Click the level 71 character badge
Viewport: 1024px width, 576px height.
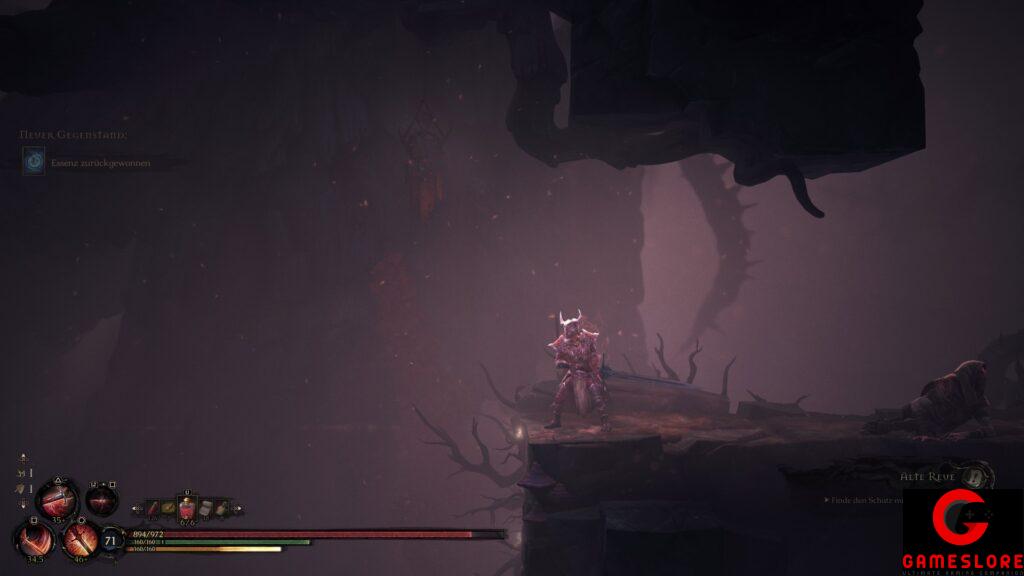pos(112,541)
